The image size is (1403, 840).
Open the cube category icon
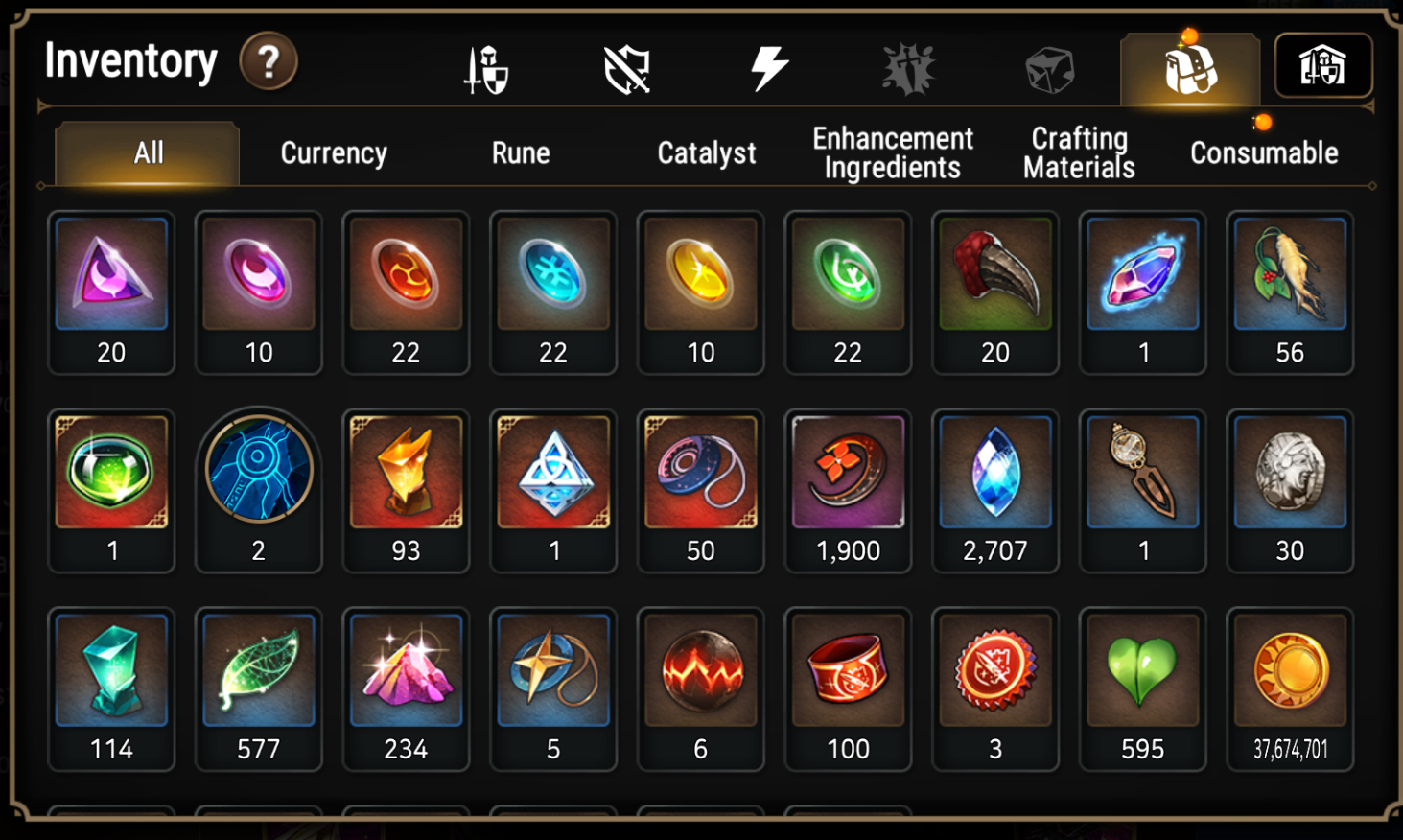point(1046,65)
